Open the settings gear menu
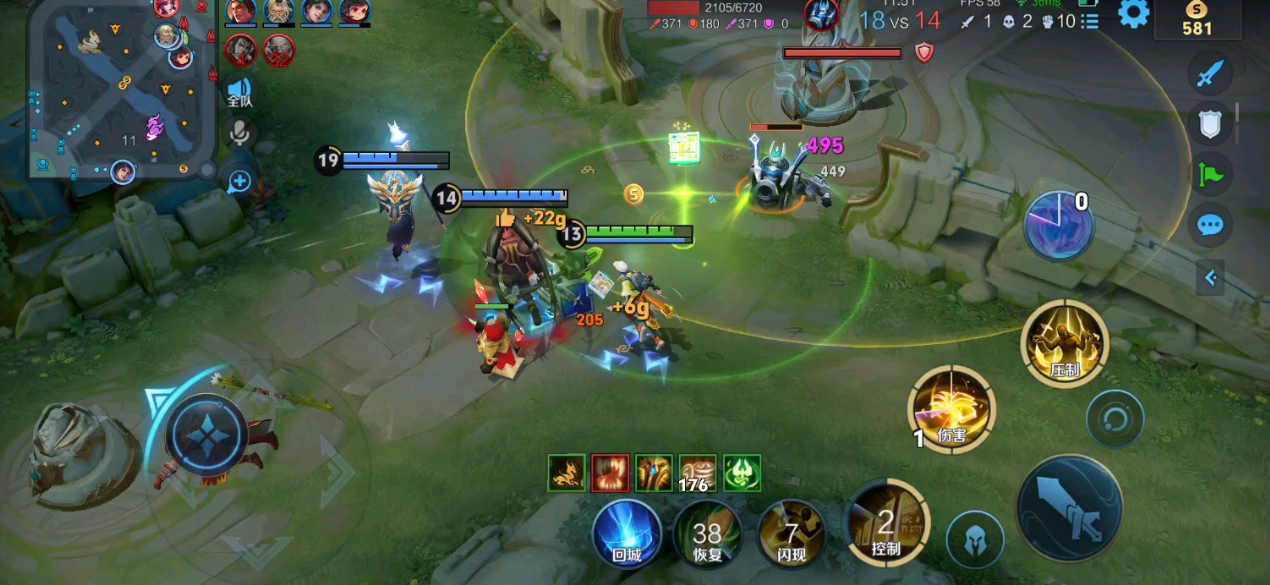The height and width of the screenshot is (585, 1270). [x=1133, y=14]
